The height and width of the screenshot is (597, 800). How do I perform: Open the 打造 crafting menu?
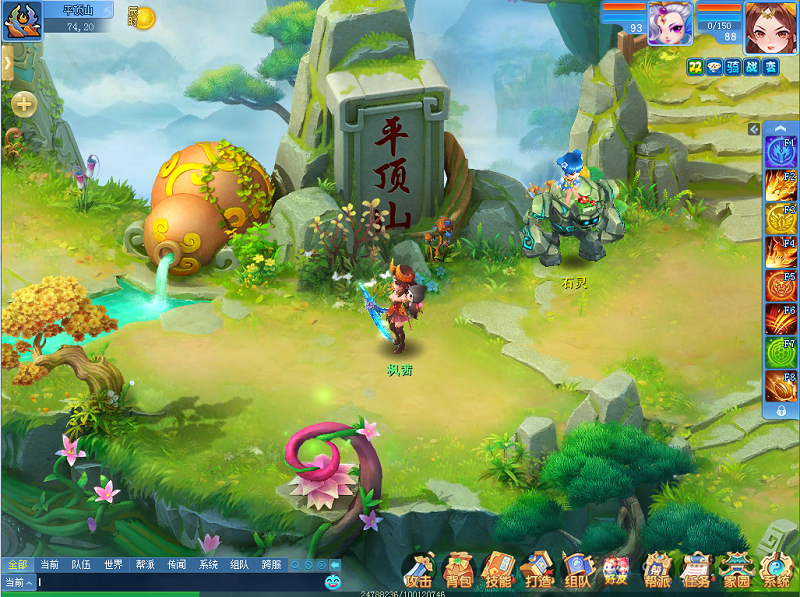point(538,571)
